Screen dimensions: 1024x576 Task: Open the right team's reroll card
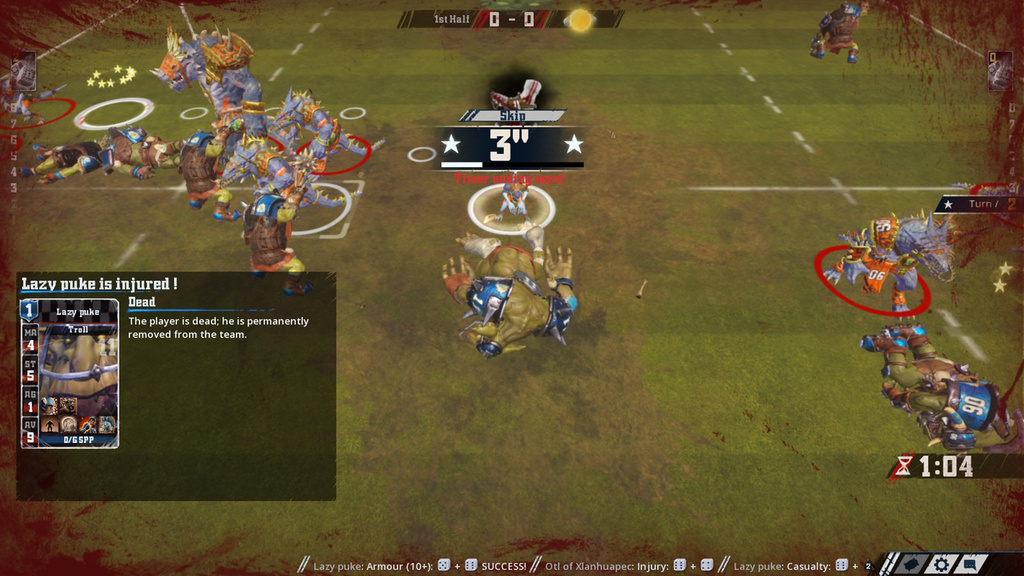tap(1000, 71)
